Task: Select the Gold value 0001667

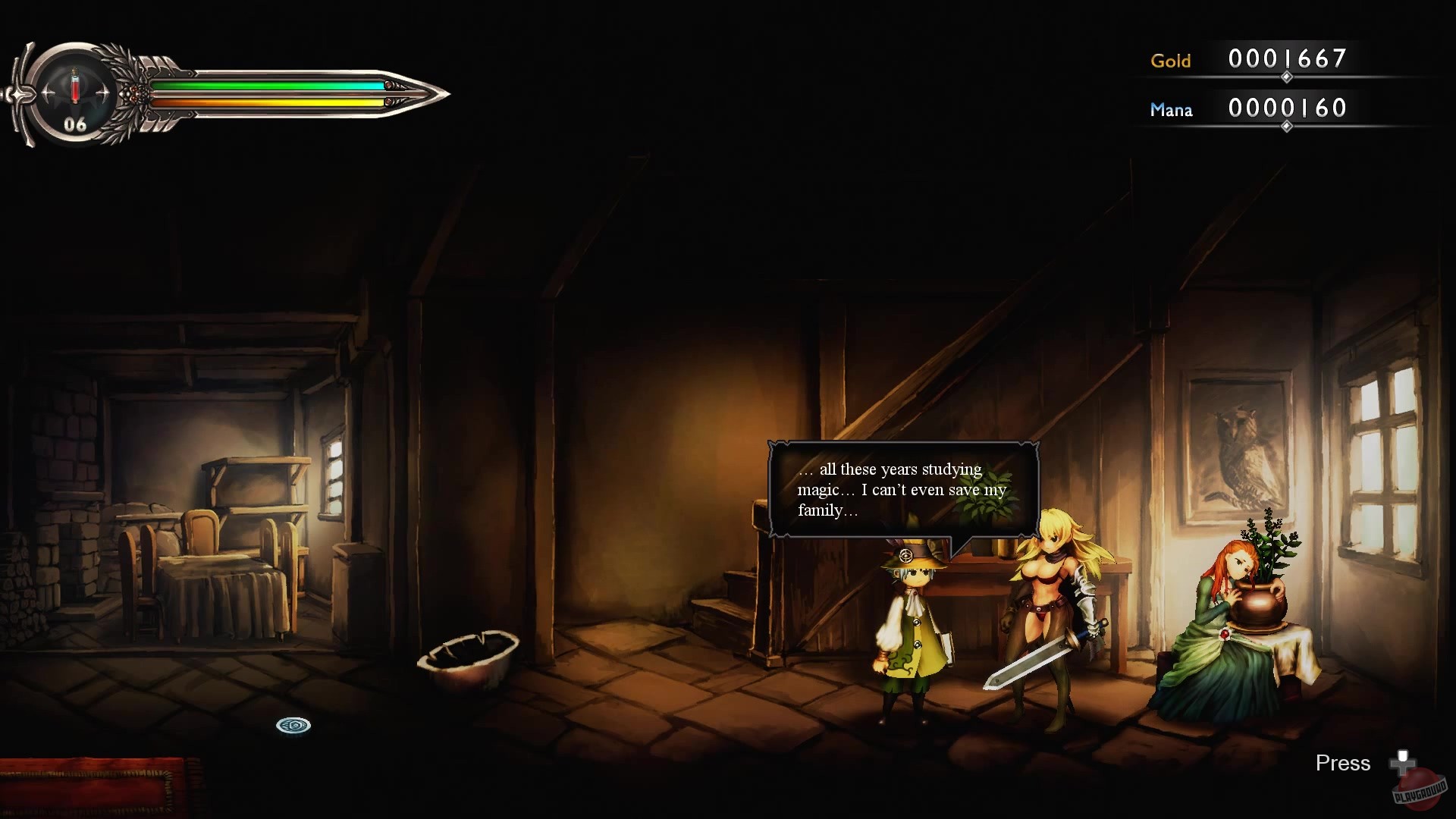Action: (x=1287, y=59)
